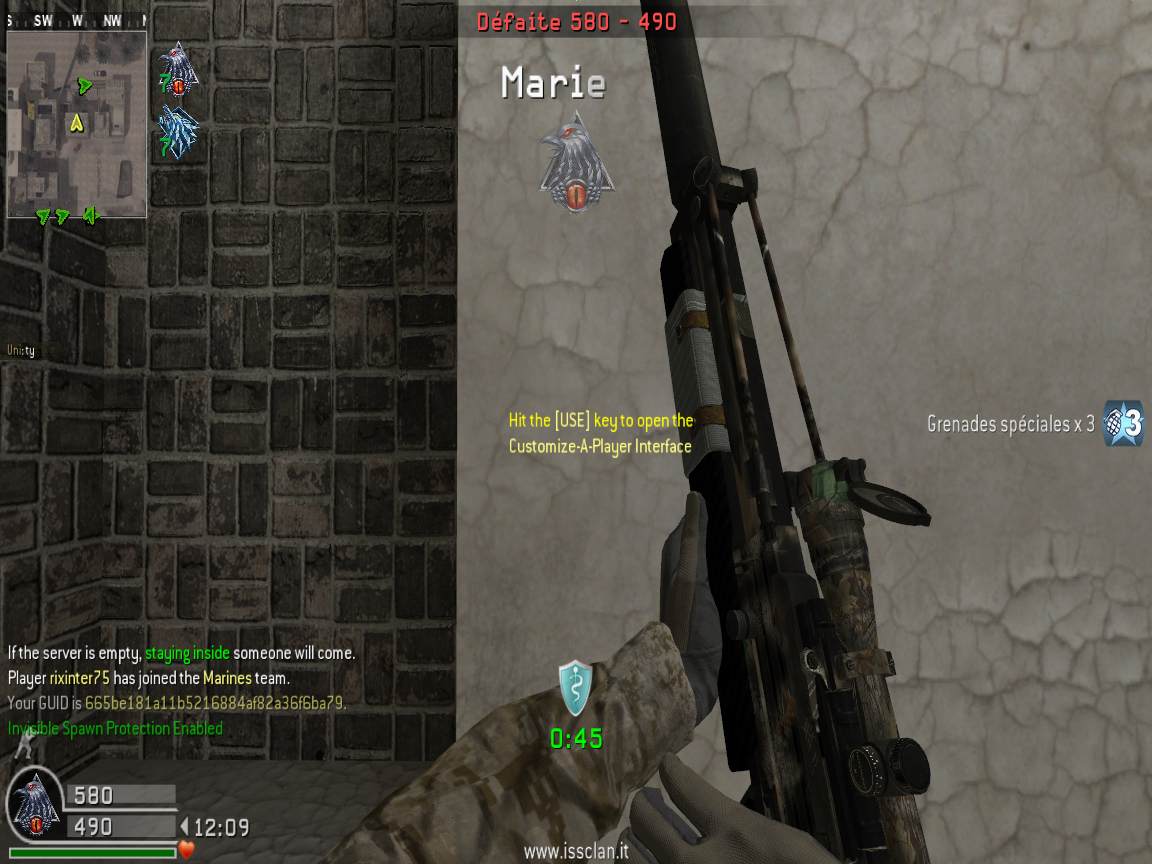Click the red heart health icon
Viewport: 1152px width, 864px height.
[x=187, y=851]
